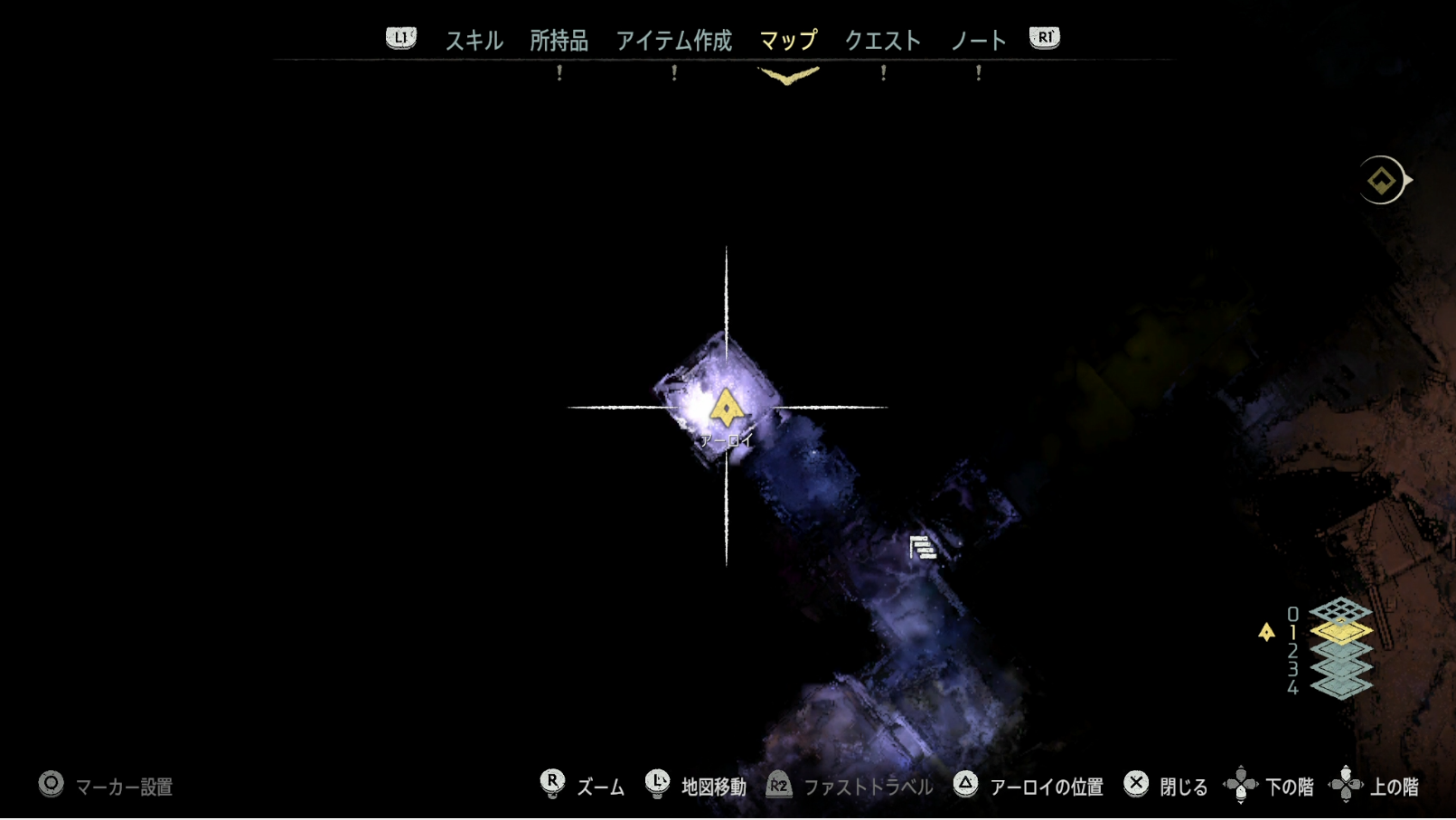This screenshot has height=820, width=1456.
Task: Open the ノート tab
Action: point(979,40)
